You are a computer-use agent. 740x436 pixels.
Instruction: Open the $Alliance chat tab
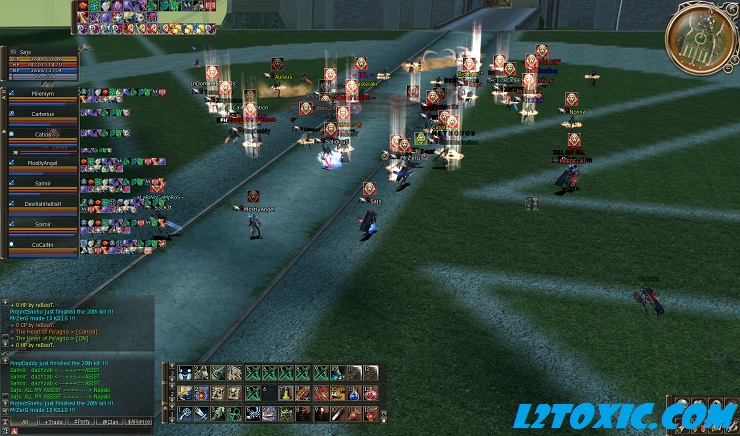140,422
